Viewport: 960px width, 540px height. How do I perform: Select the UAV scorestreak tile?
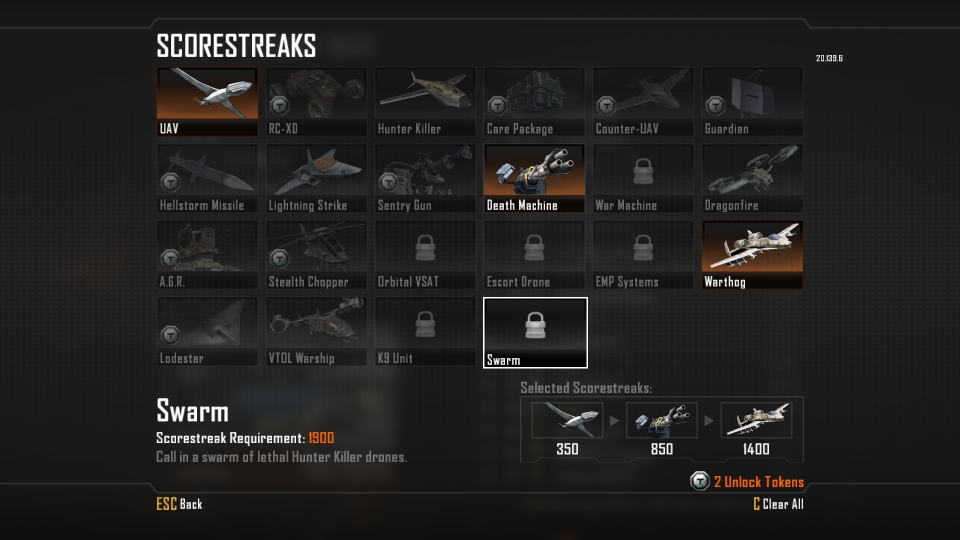[x=207, y=102]
